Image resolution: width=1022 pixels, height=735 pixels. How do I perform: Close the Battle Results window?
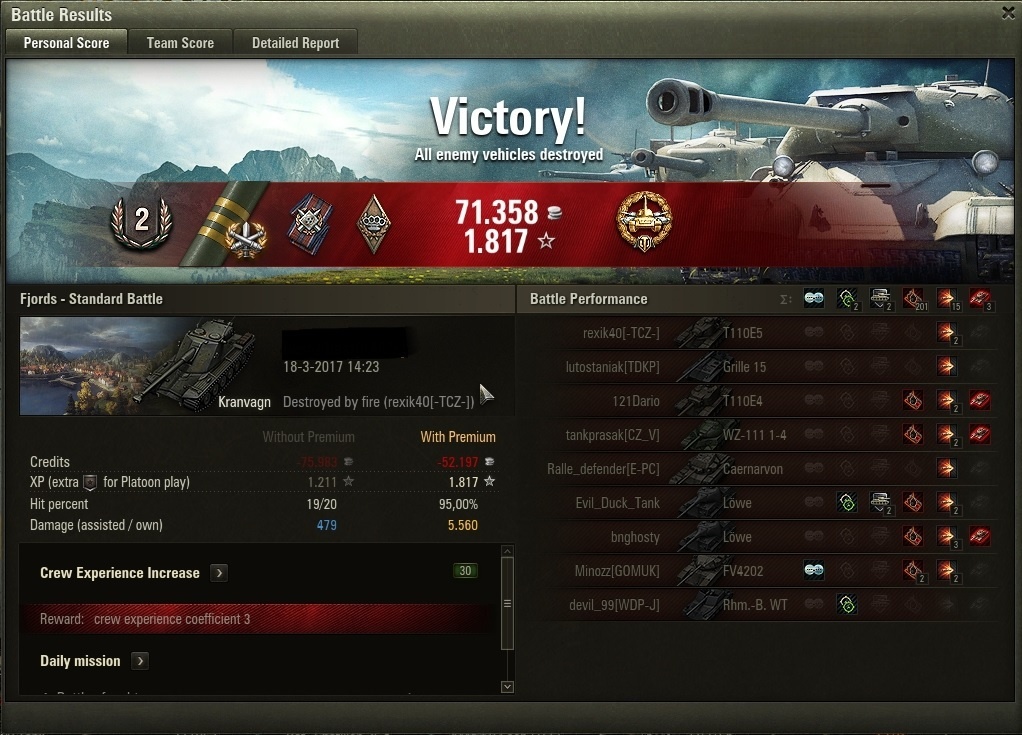pos(1008,13)
